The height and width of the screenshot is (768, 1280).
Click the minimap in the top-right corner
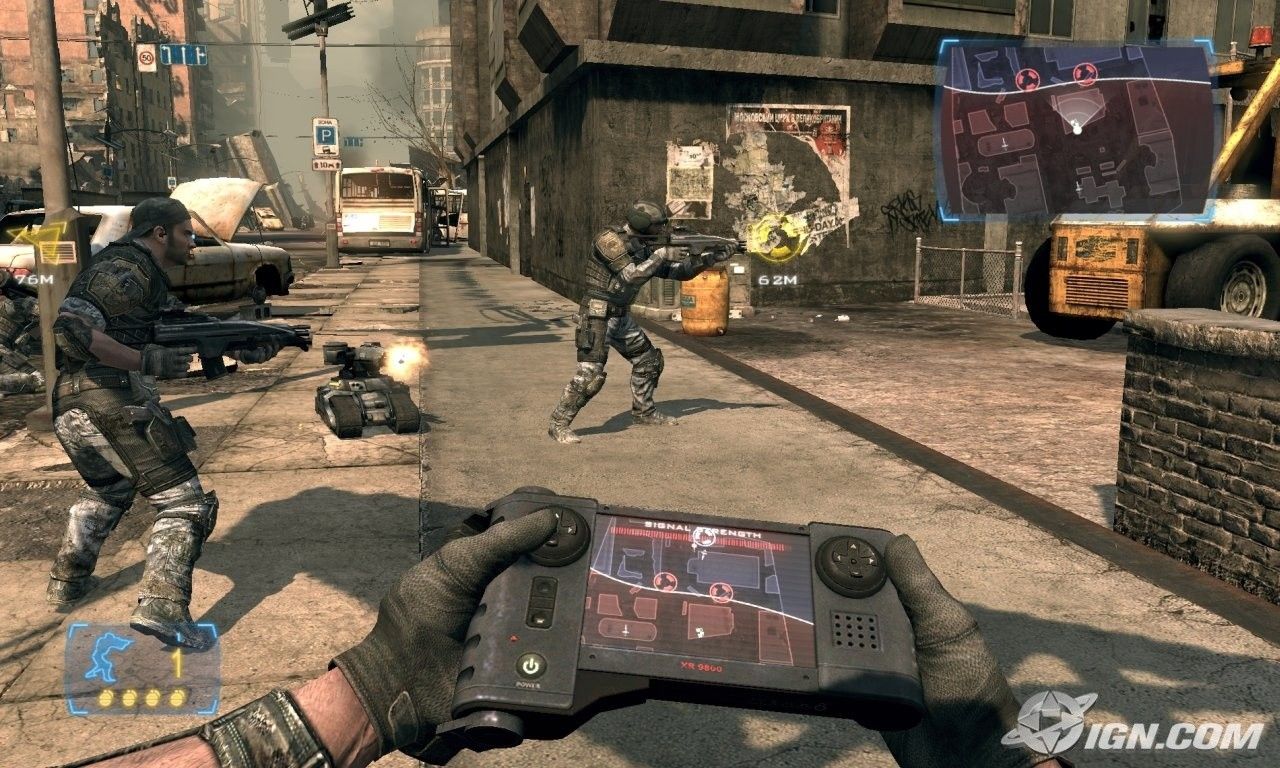1076,130
